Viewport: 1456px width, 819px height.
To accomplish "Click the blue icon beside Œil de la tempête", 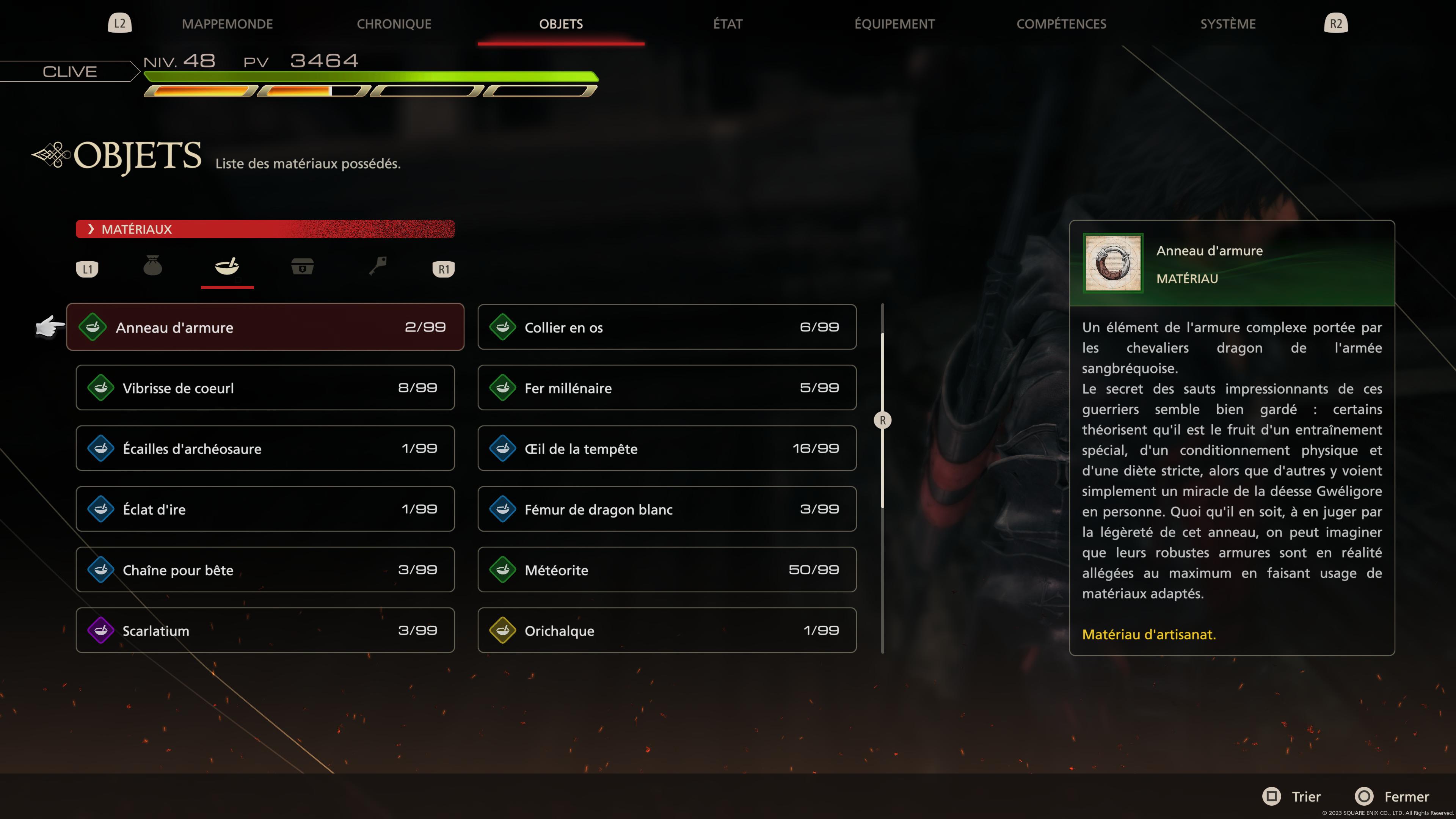I will point(502,448).
